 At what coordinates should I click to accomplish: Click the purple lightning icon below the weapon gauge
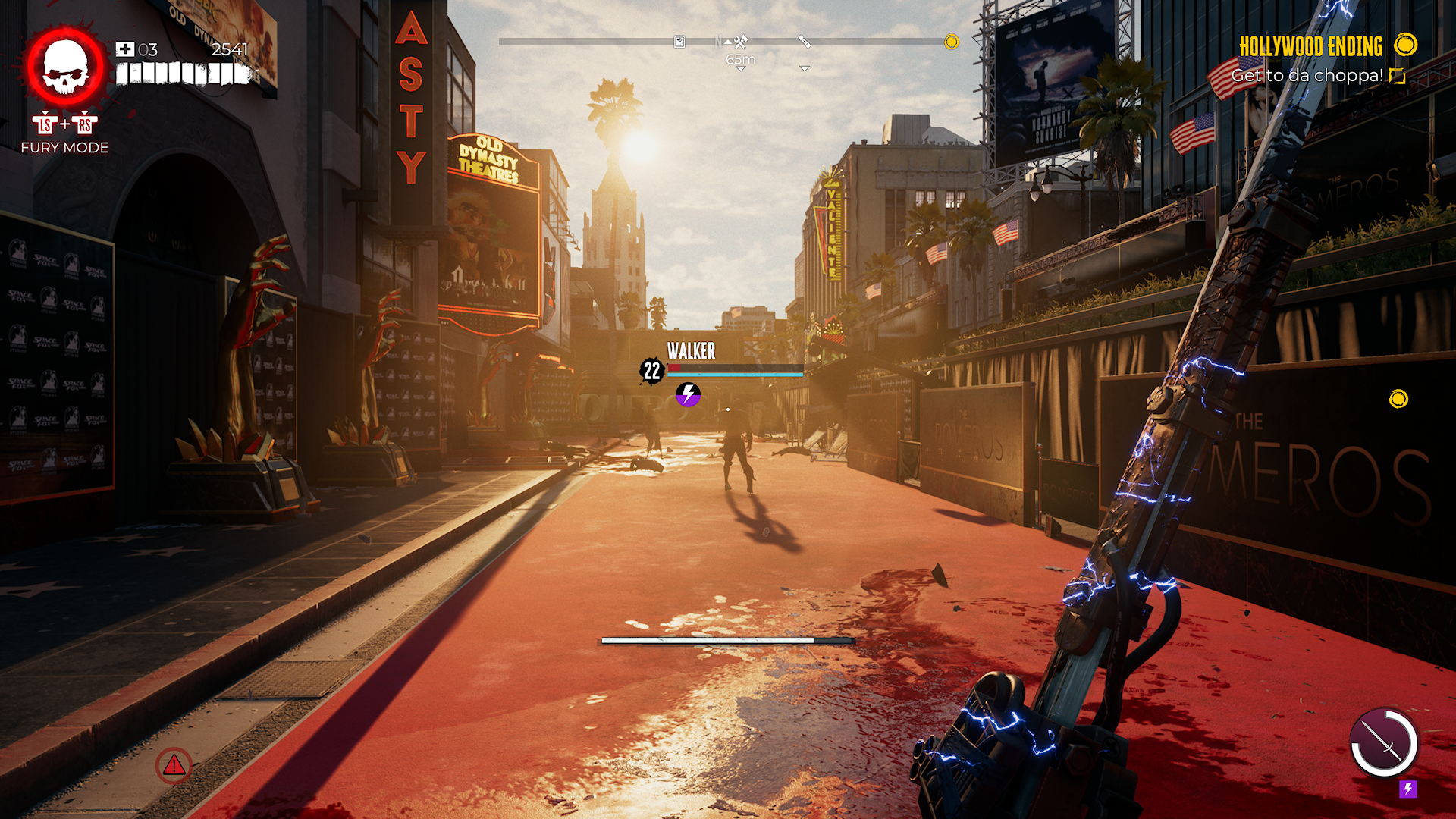coord(1407,789)
